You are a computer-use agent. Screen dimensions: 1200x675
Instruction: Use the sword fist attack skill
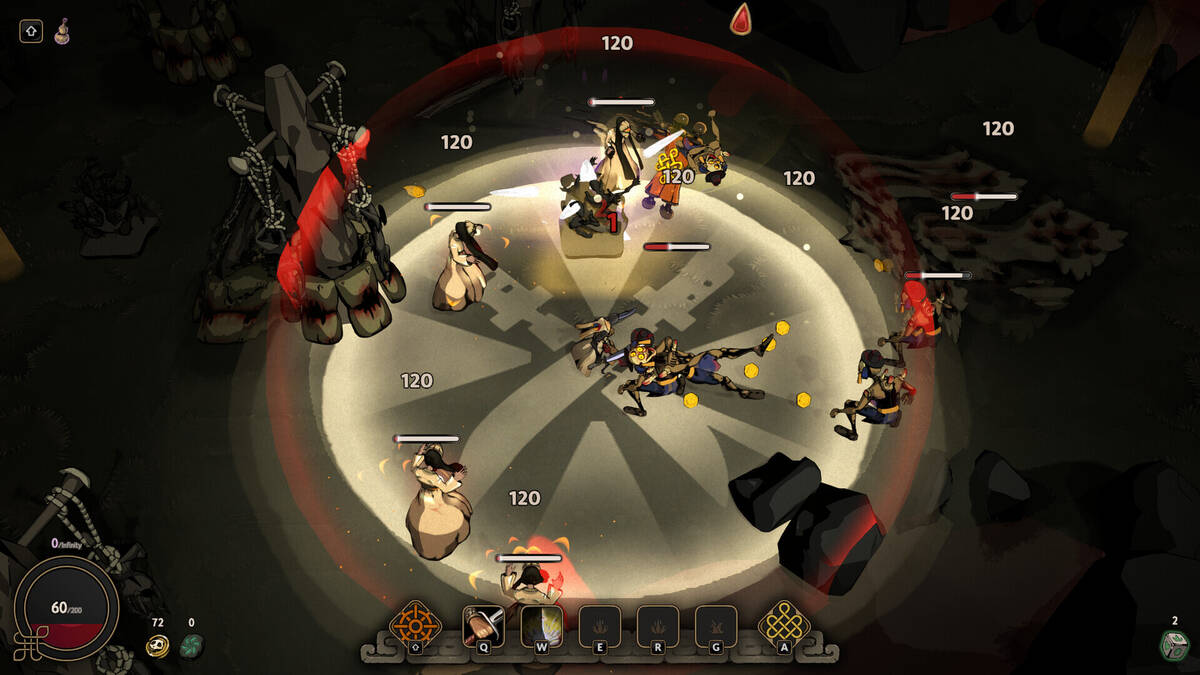[483, 626]
